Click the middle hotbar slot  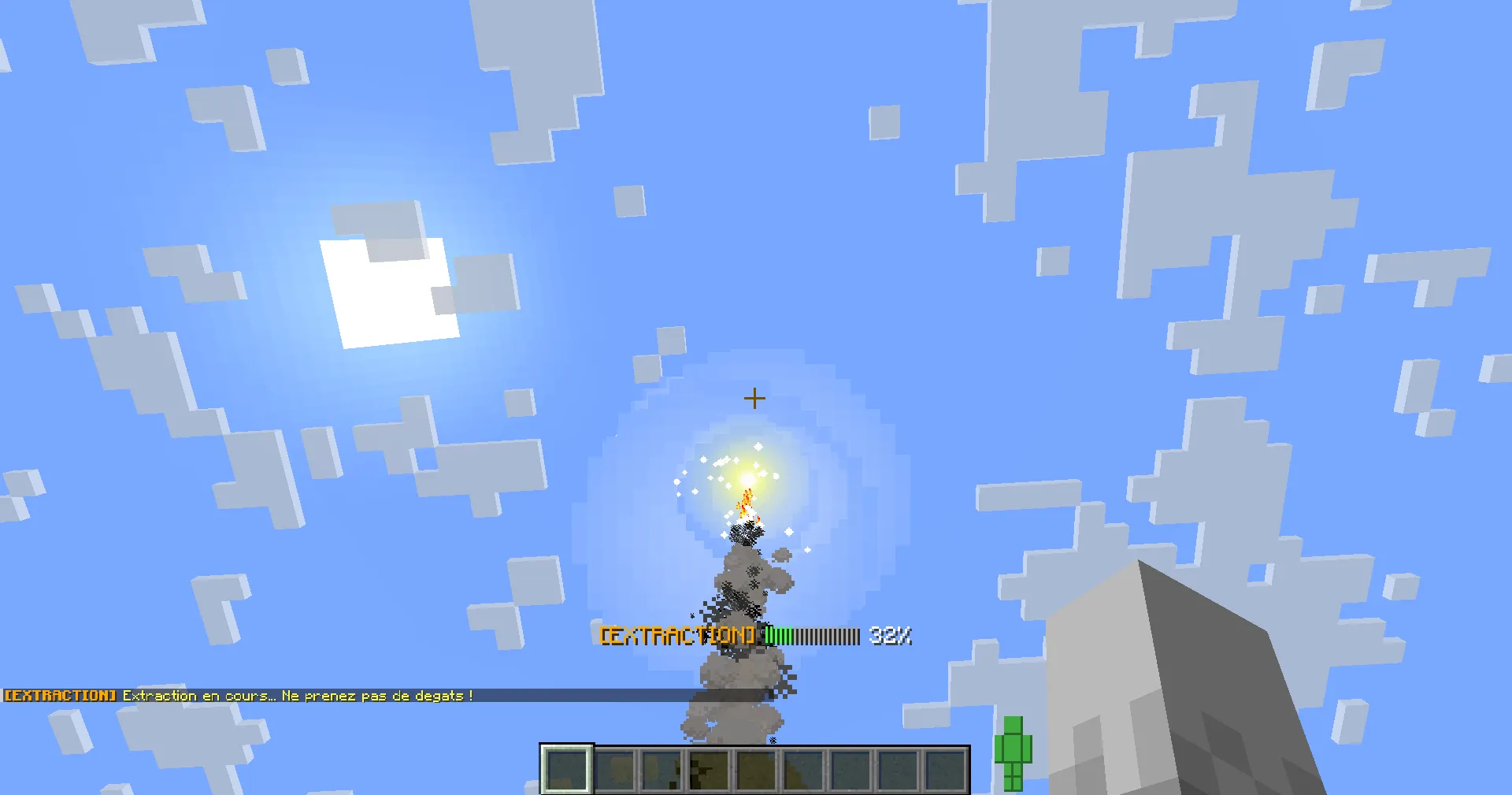pos(755,768)
